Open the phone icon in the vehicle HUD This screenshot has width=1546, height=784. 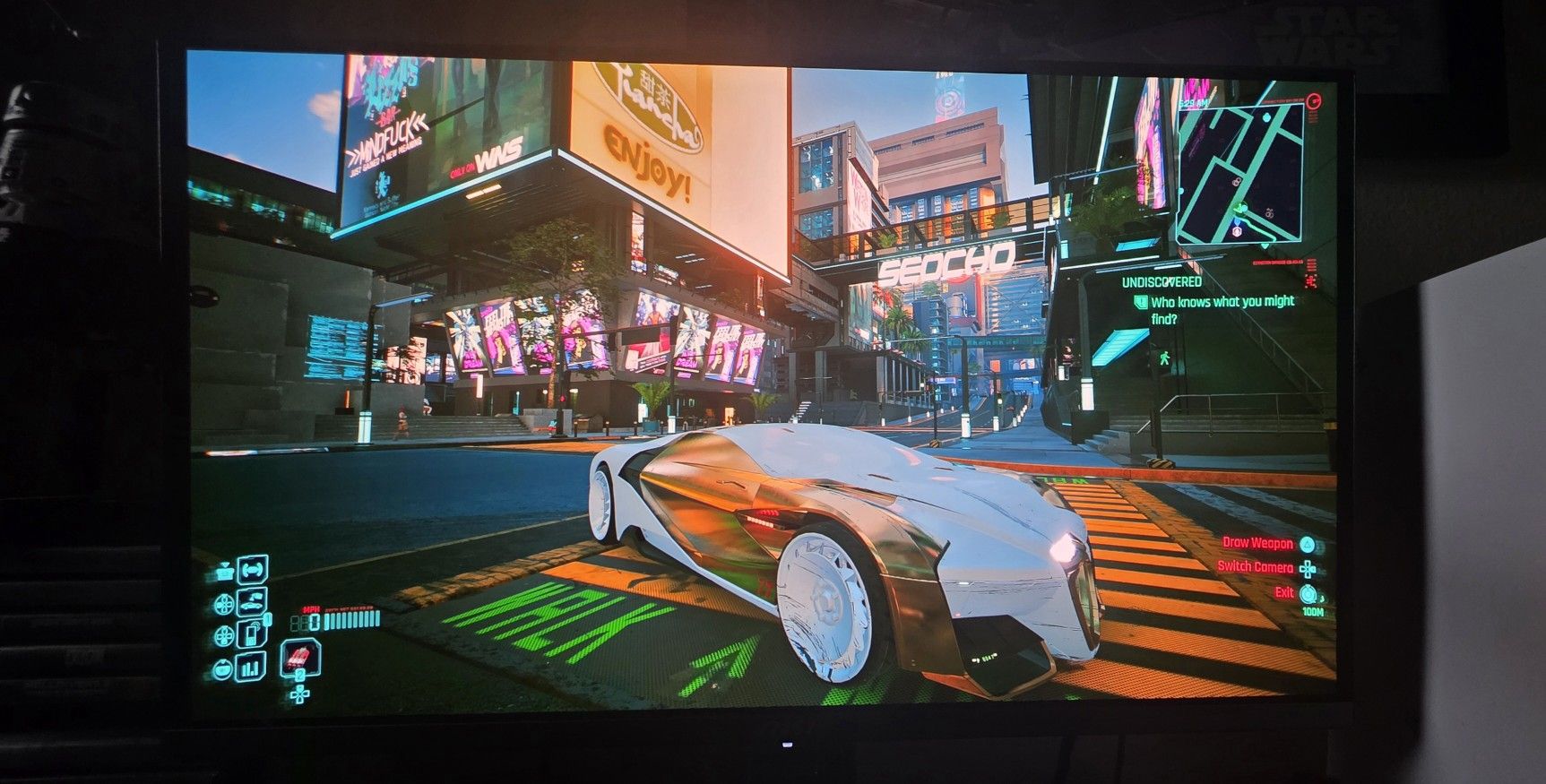[250, 633]
